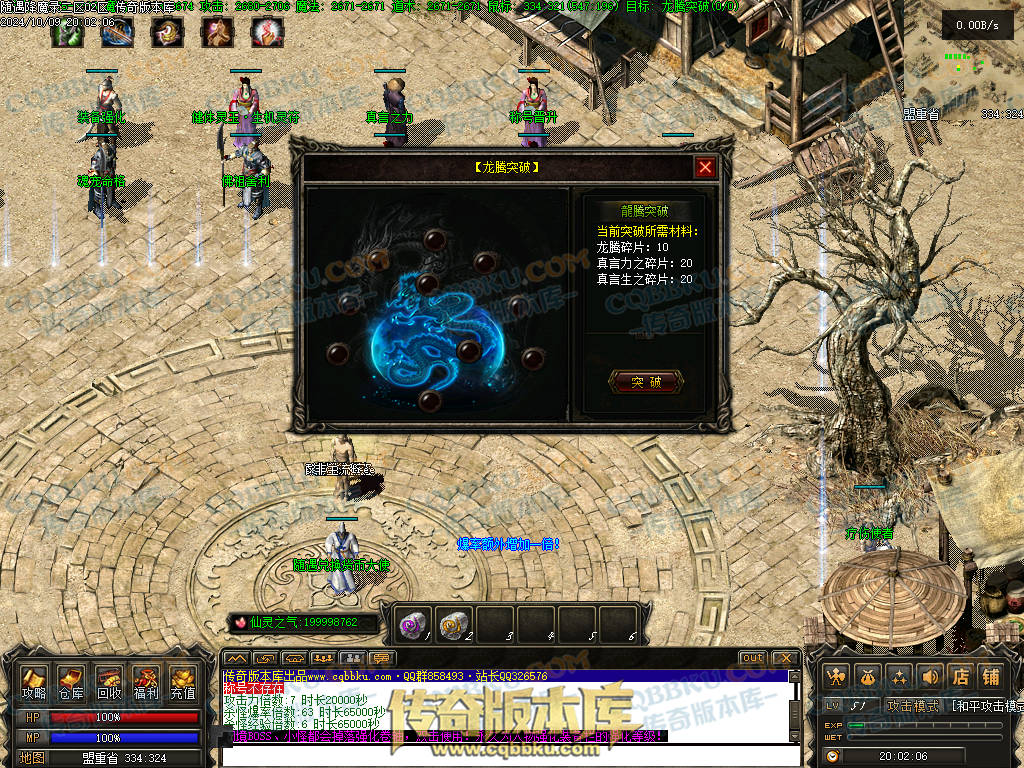The image size is (1024, 768).
Task: Open the 店 shop button
Action: point(960,677)
